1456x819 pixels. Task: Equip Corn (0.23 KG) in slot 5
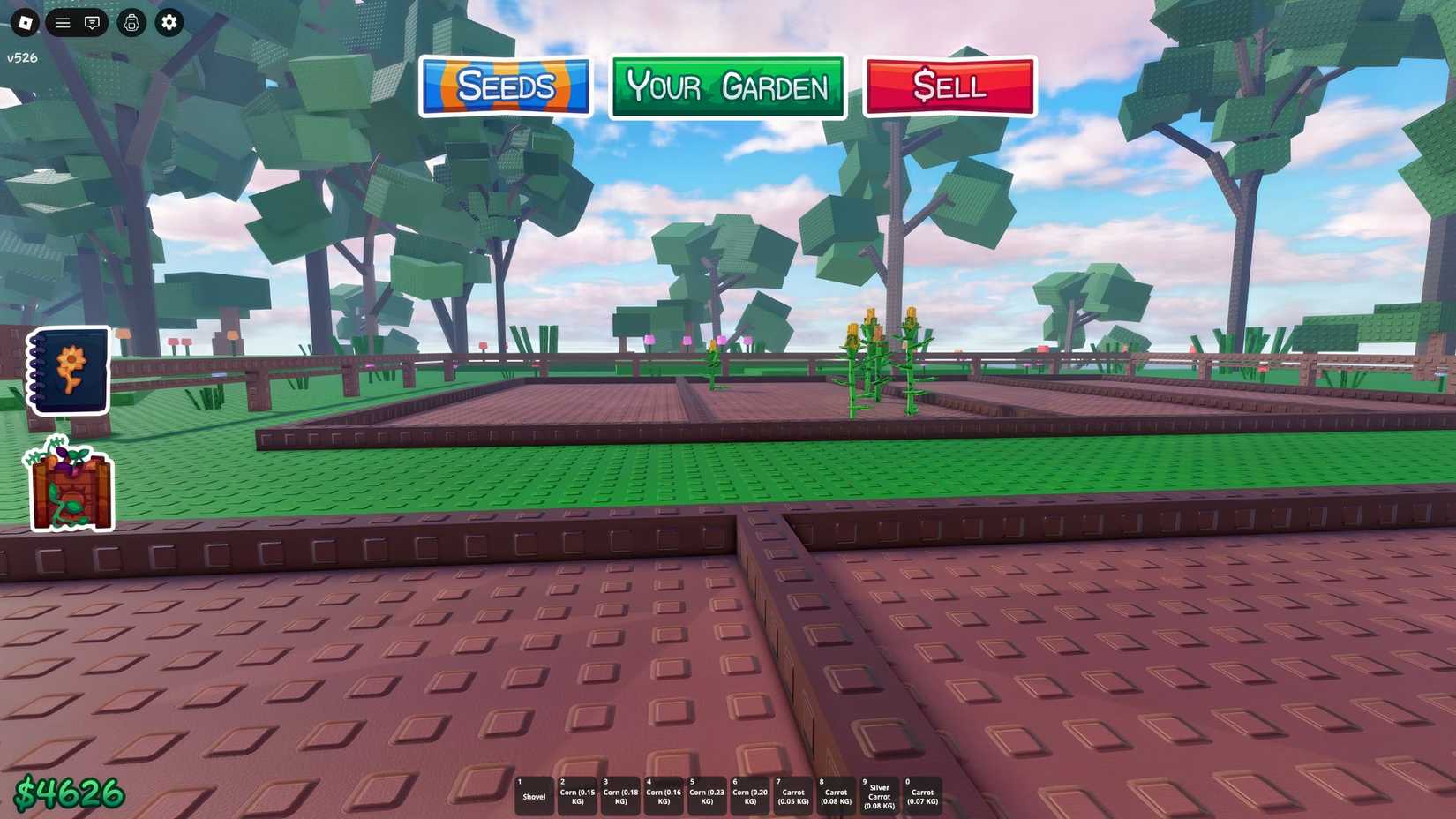(707, 793)
